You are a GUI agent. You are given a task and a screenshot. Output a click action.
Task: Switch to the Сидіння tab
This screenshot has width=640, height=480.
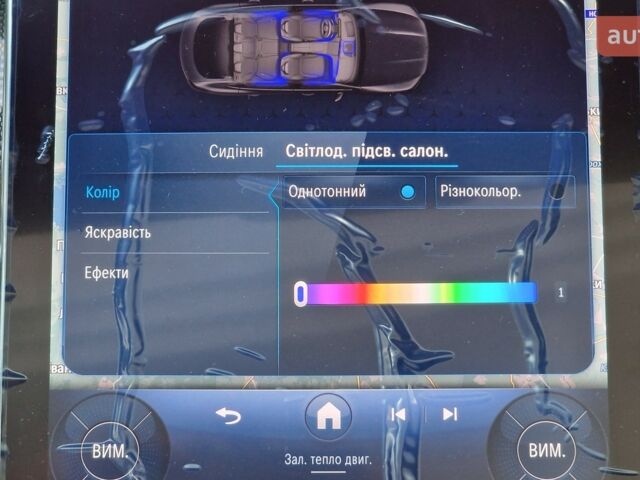[x=236, y=152]
